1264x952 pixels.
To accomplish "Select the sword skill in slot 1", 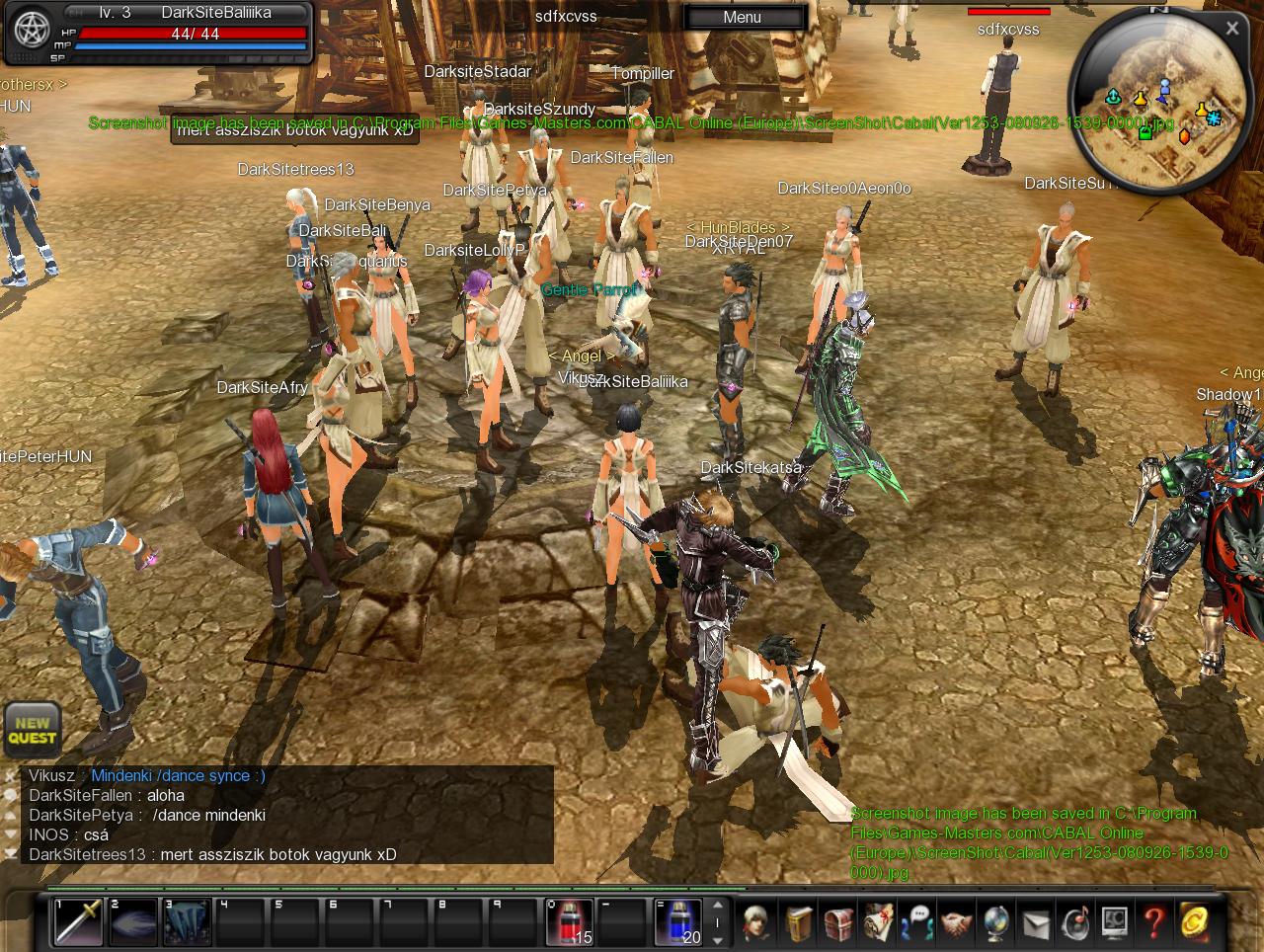I will pyautogui.click(x=78, y=921).
